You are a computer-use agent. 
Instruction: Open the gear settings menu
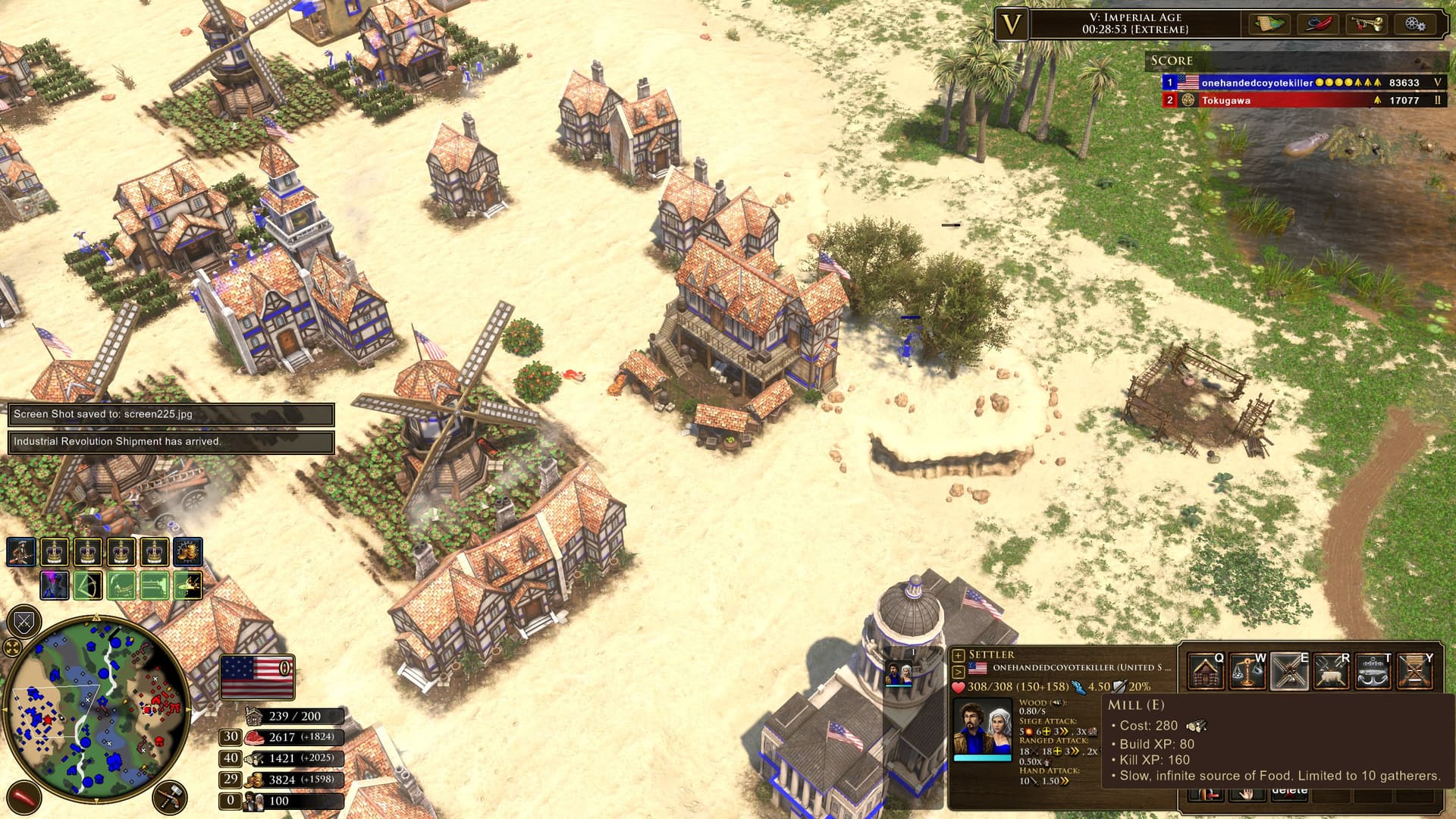point(1414,24)
